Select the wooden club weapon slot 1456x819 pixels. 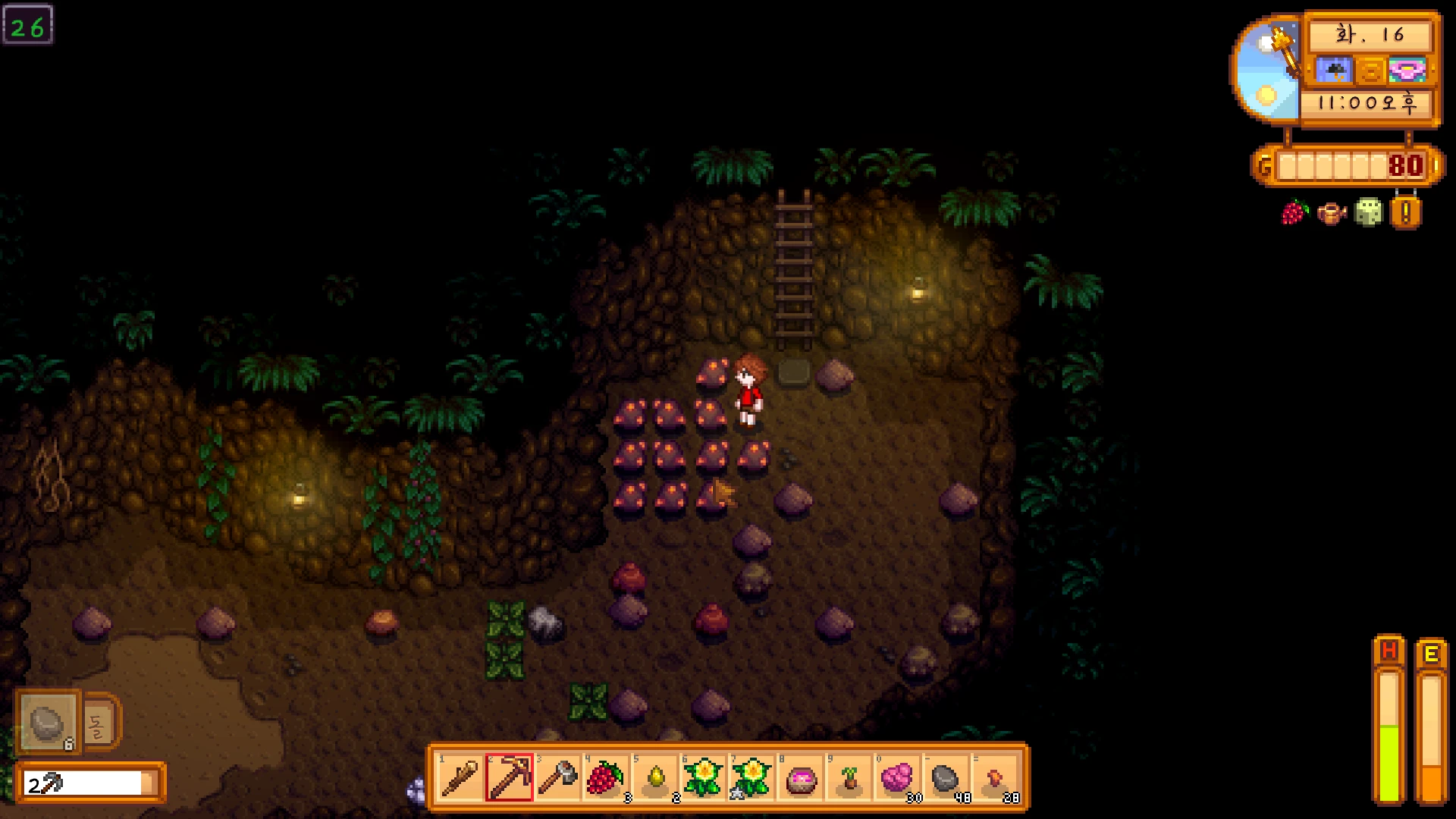pos(460,778)
